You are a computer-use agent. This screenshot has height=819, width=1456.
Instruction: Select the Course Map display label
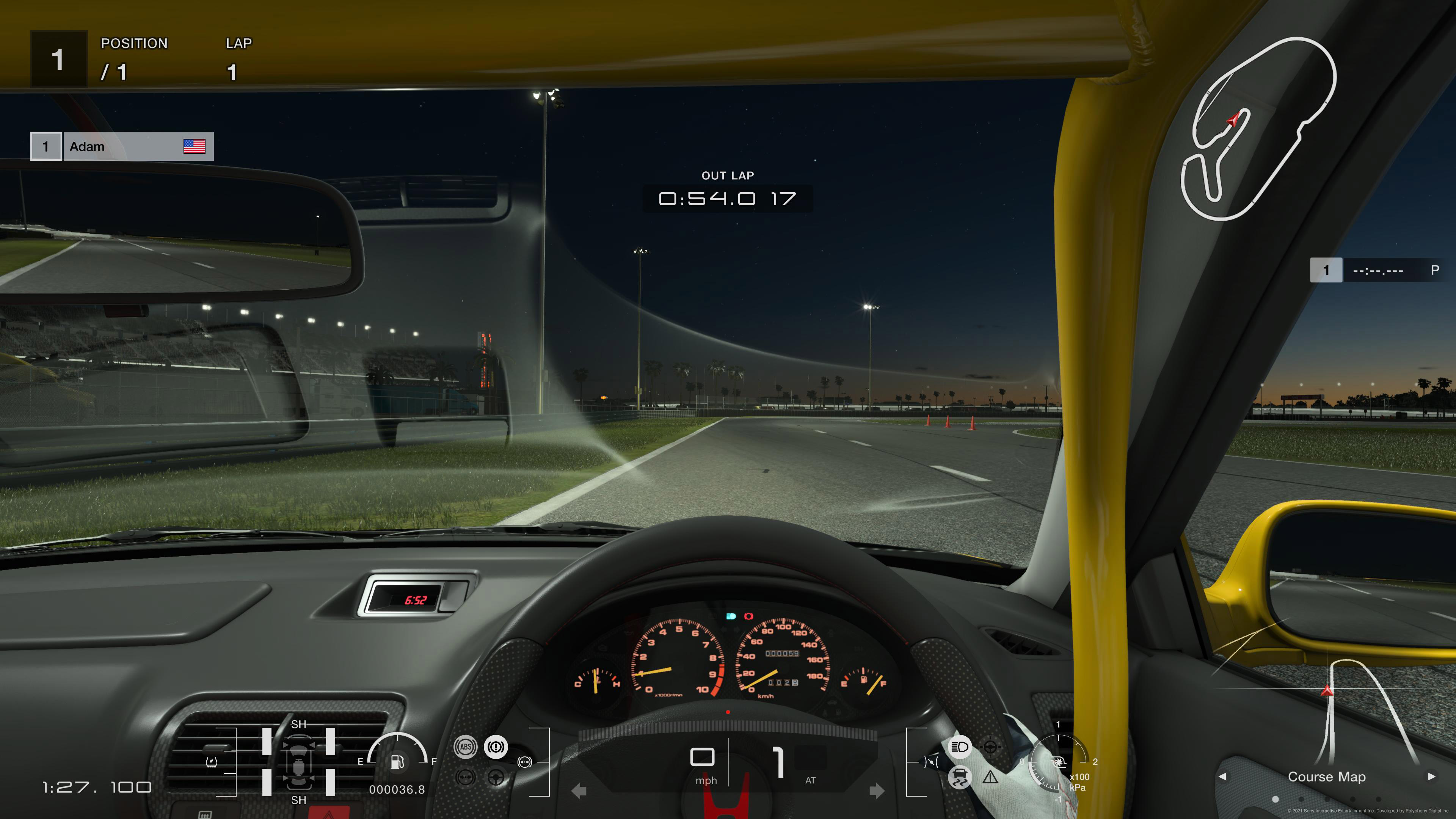1326,777
